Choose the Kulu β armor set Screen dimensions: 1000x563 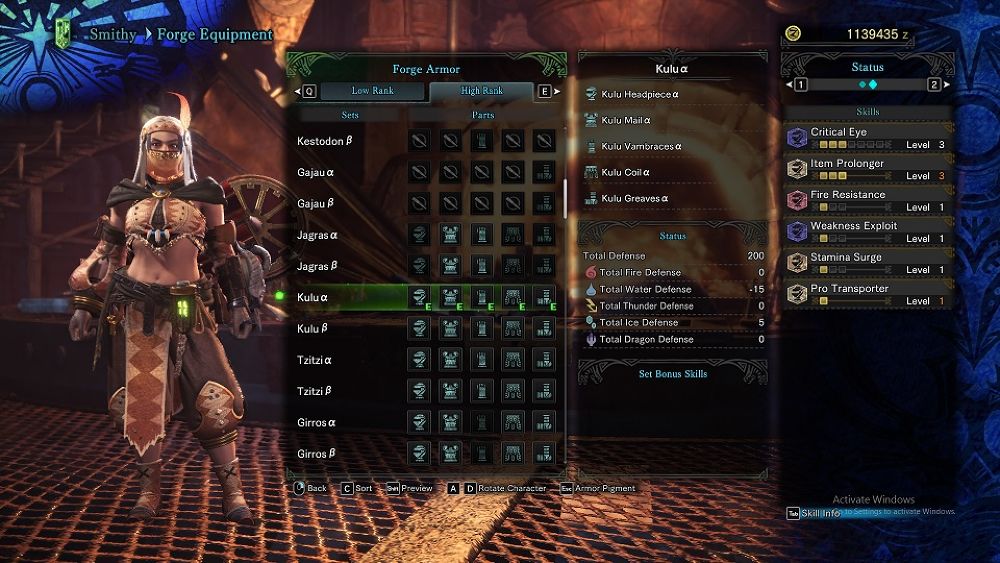[314, 329]
